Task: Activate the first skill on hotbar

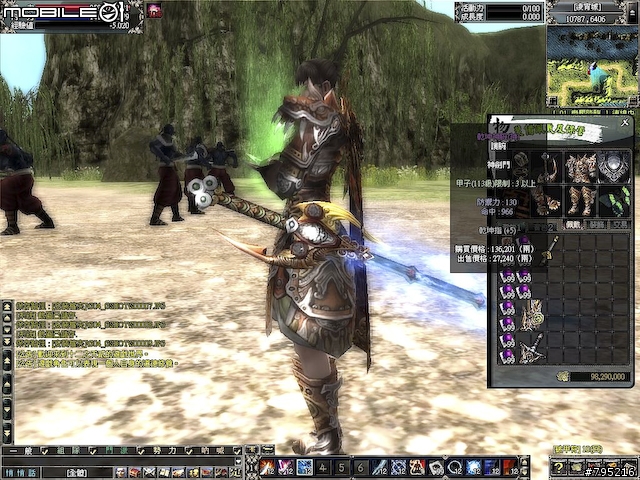Action: click(268, 467)
